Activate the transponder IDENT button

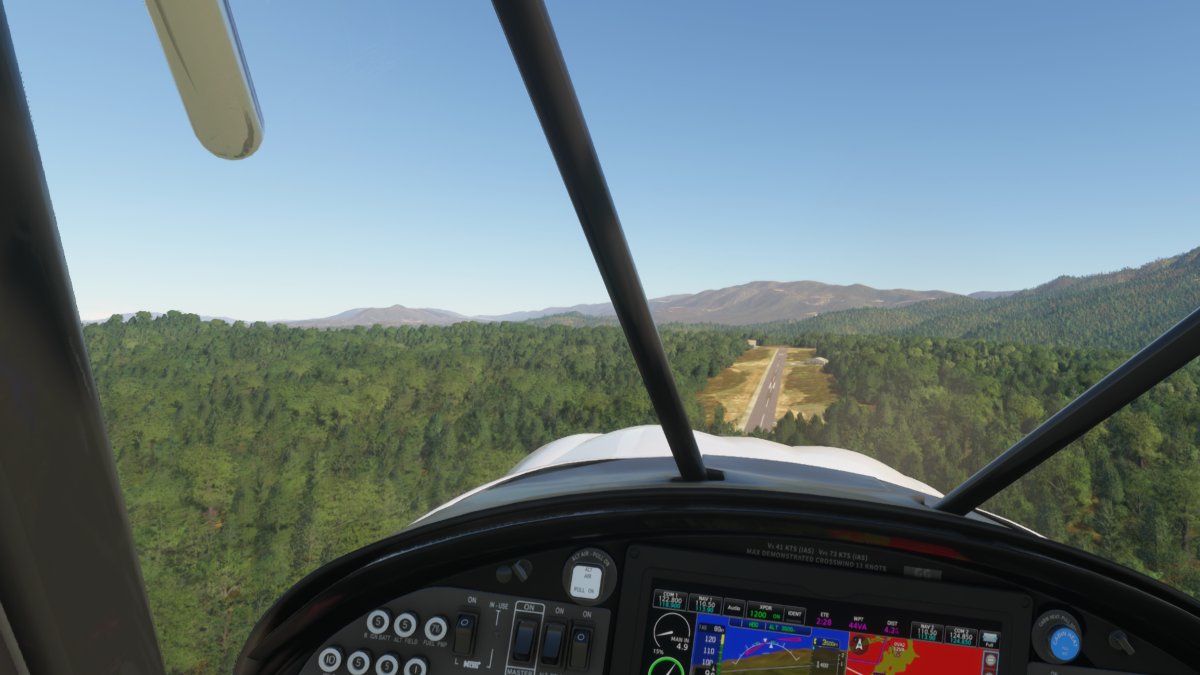[795, 614]
